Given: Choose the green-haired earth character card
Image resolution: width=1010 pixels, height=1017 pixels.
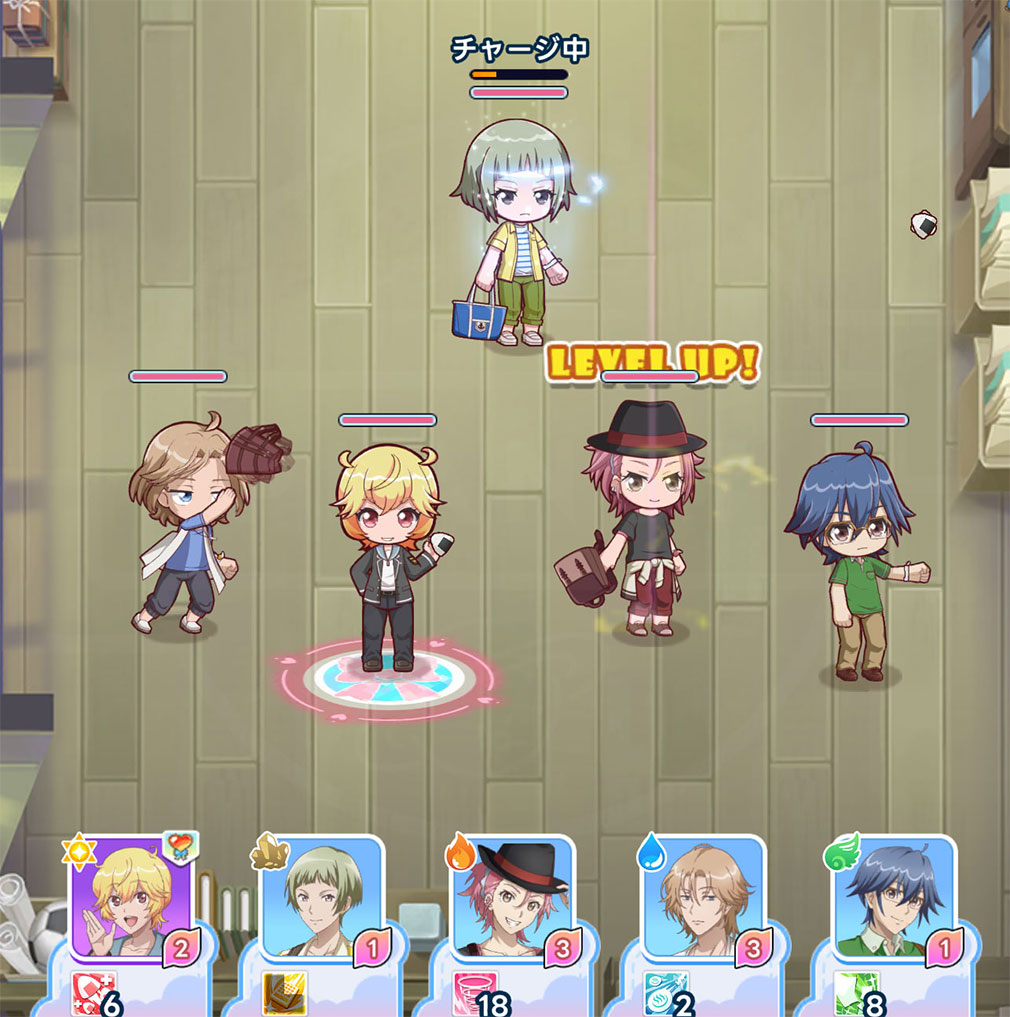Looking at the screenshot, I should [x=321, y=898].
